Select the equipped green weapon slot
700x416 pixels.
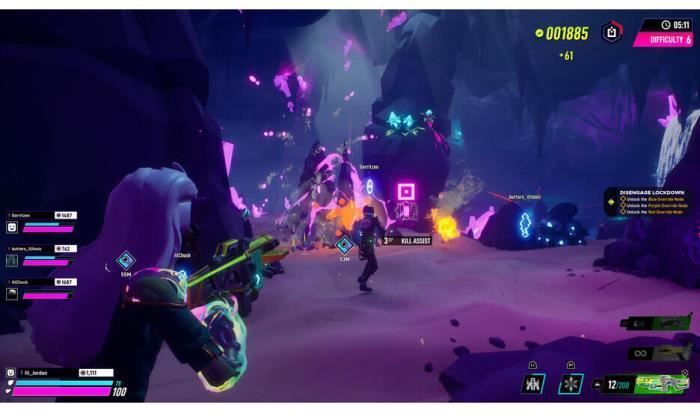(658, 383)
